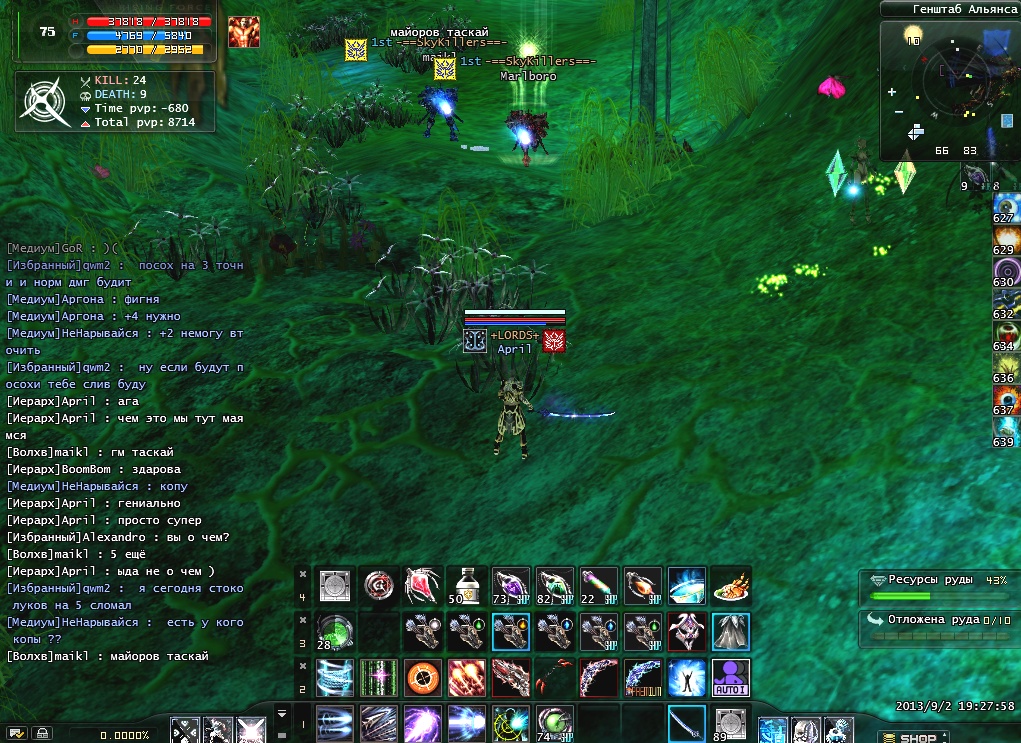Toggle the AUTO I skill slot
1021x743 pixels.
pyautogui.click(x=730, y=677)
